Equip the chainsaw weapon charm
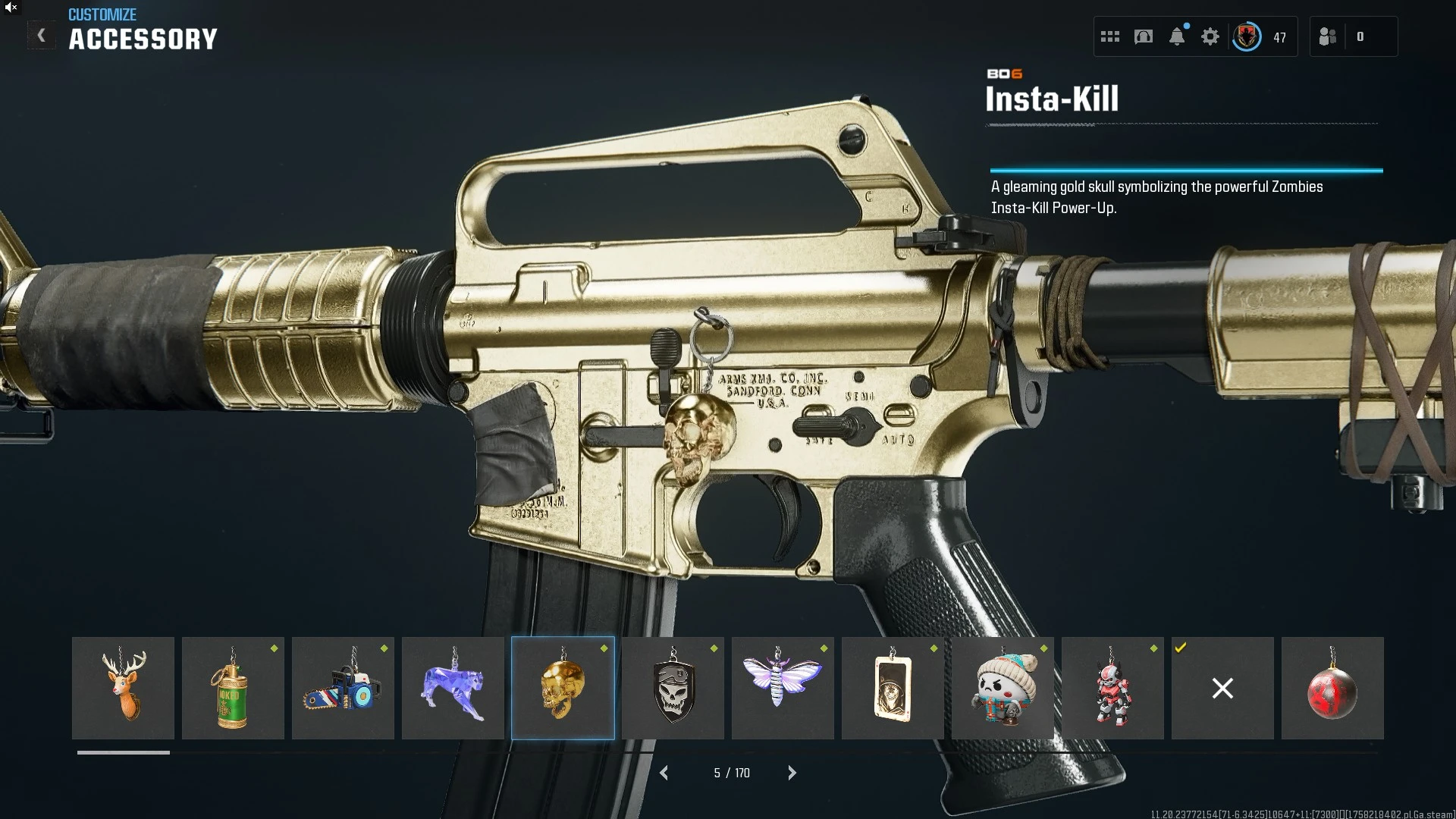1456x819 pixels. pos(343,688)
